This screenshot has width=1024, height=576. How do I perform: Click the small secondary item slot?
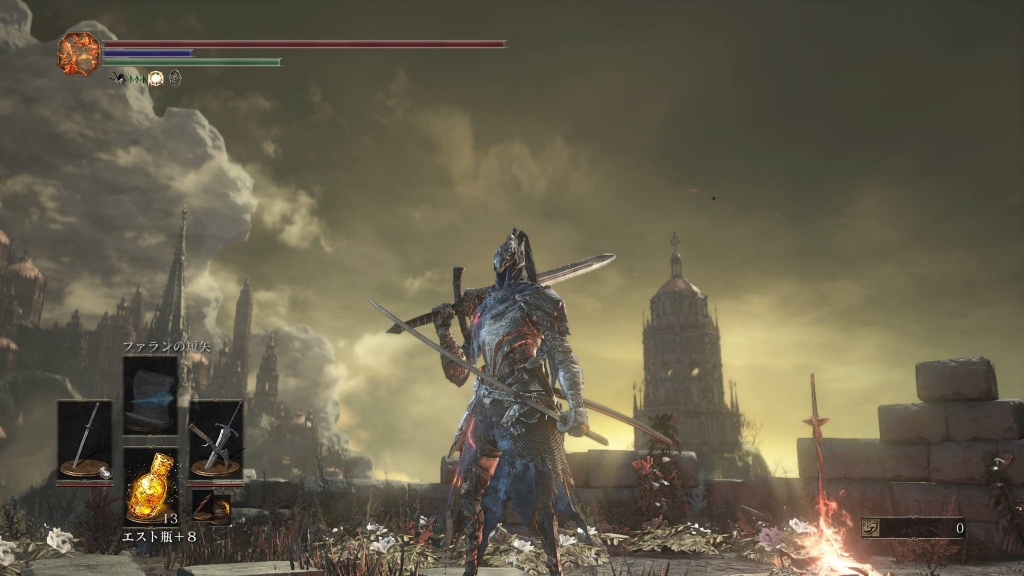(211, 507)
